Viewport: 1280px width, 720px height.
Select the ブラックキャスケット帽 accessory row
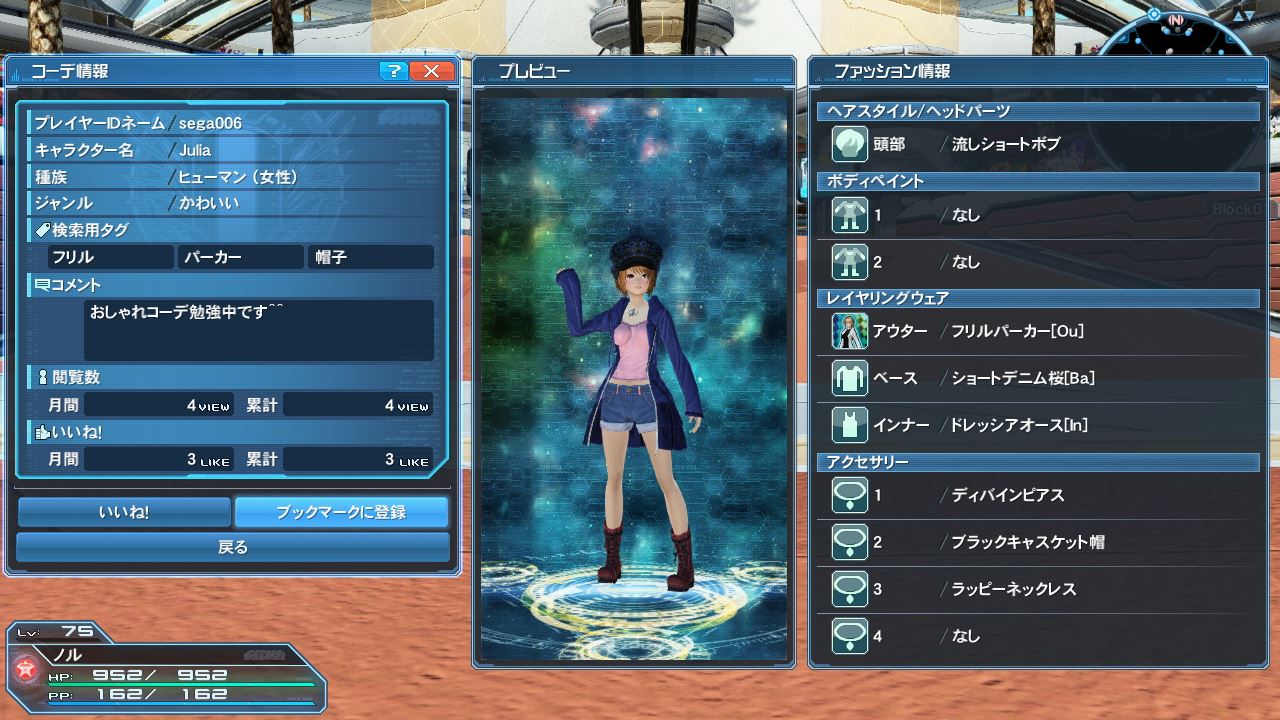click(1040, 542)
